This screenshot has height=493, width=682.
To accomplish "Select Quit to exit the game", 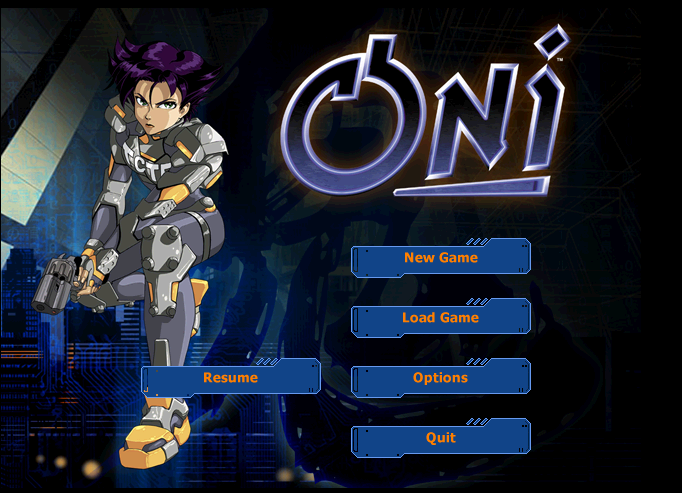I will coord(441,438).
